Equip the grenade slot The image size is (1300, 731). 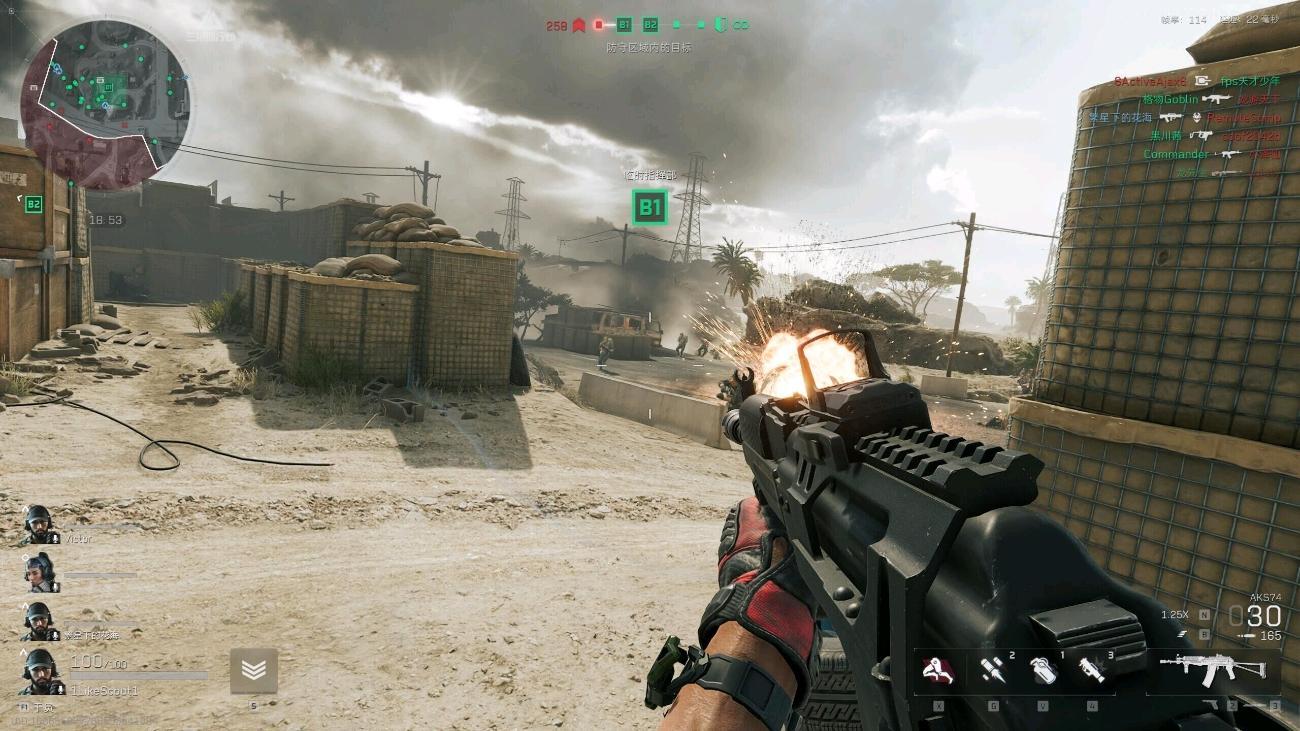pos(1043,670)
